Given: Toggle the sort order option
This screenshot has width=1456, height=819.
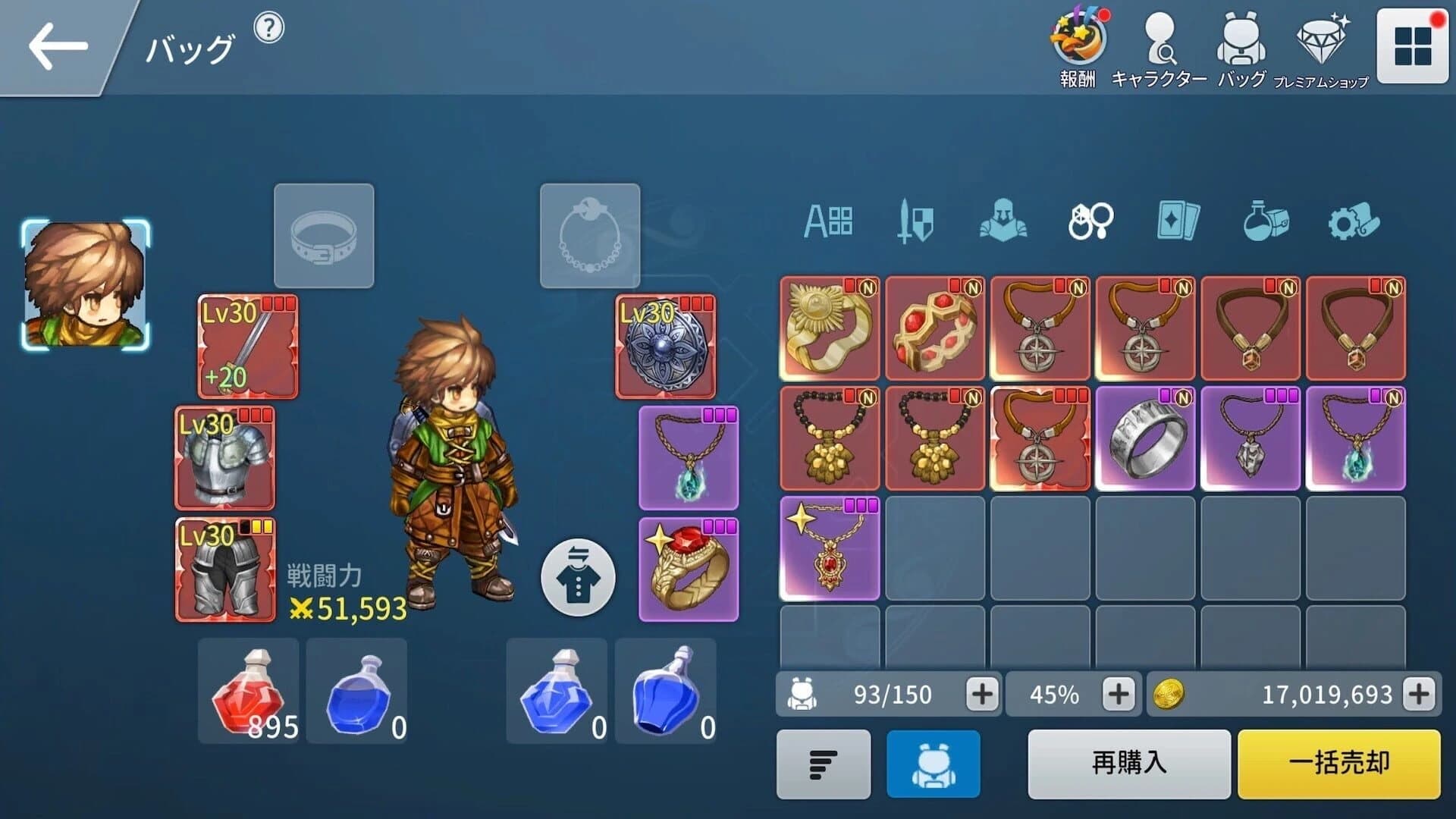Looking at the screenshot, I should (824, 766).
